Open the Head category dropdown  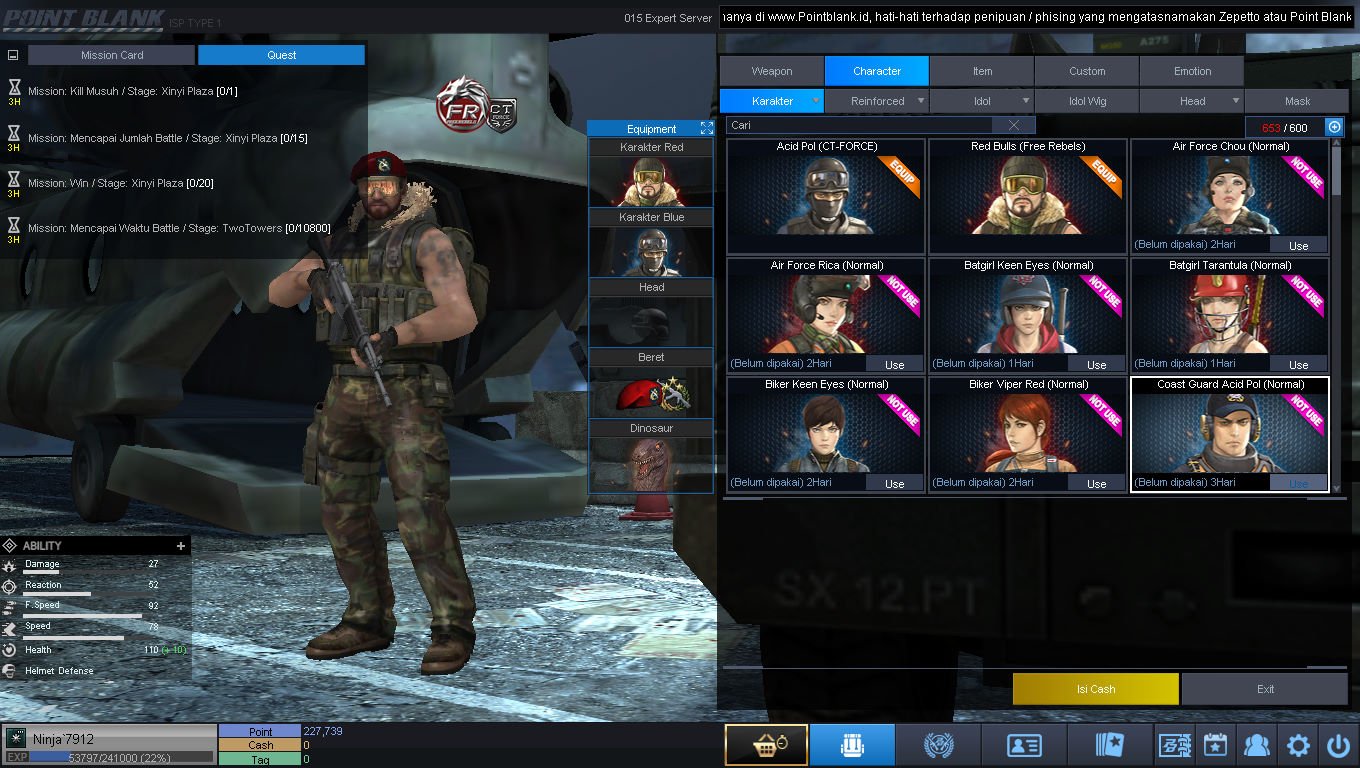pos(1193,101)
